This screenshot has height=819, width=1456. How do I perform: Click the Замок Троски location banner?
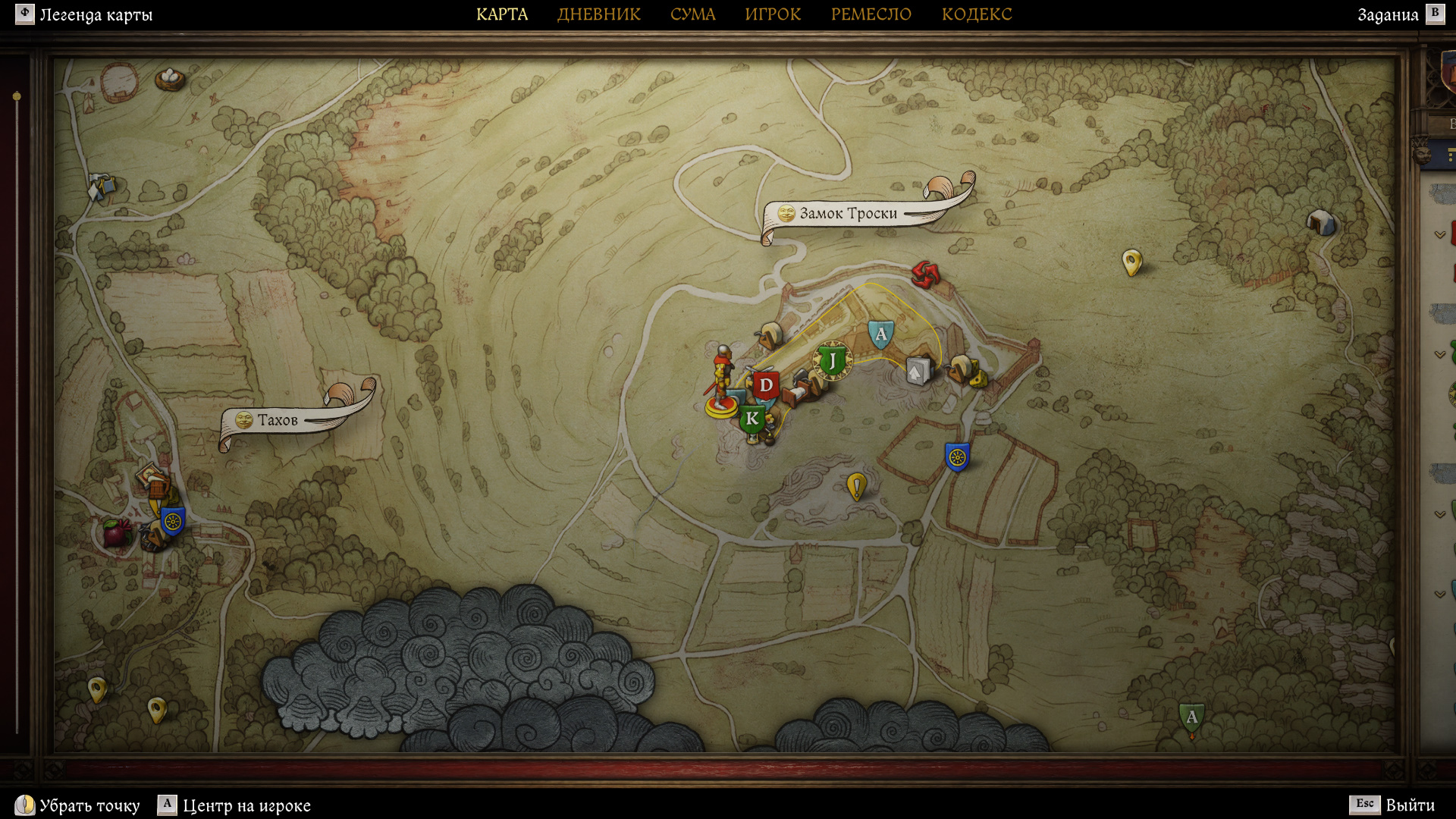pos(848,214)
